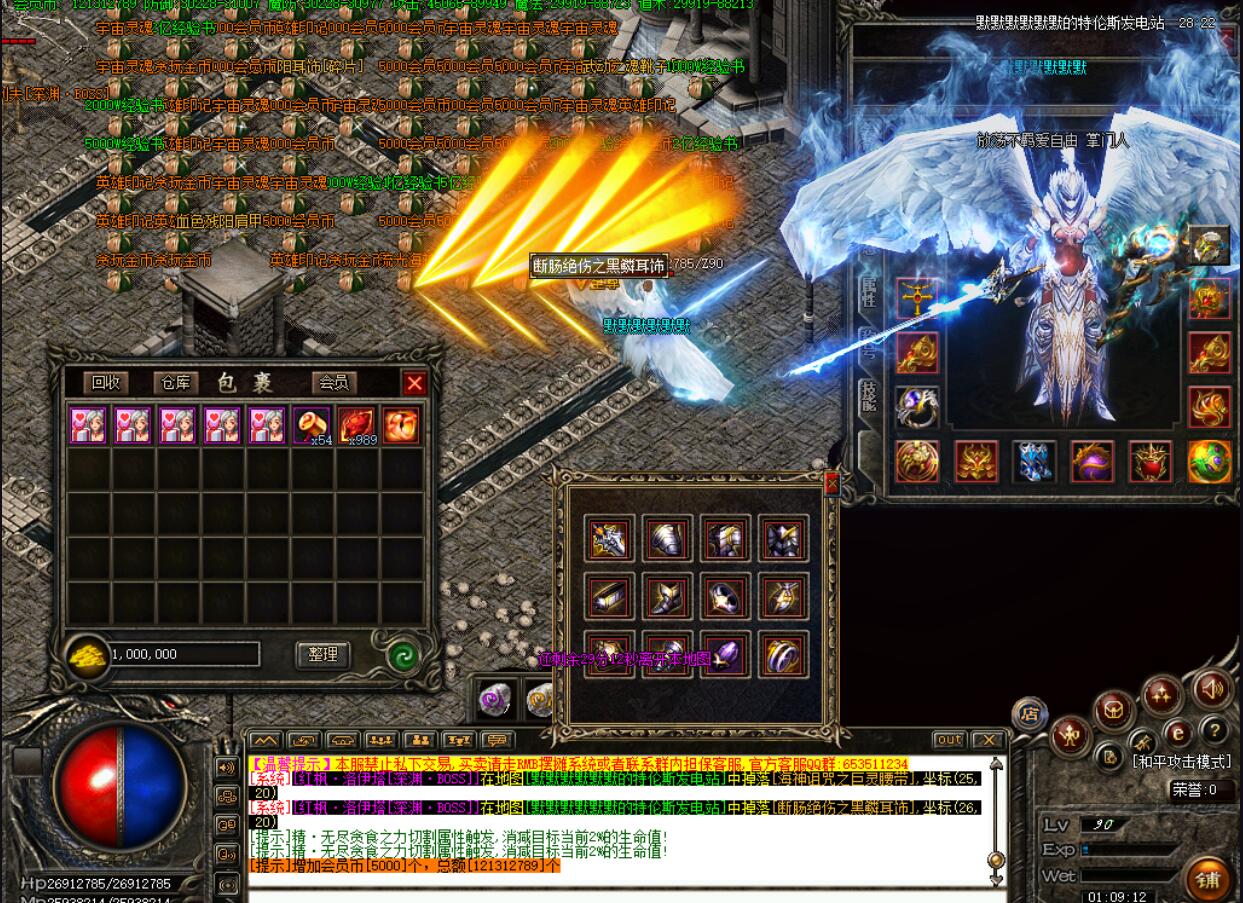Open the 会员 member button in the bag
1243x903 pixels.
pos(333,382)
